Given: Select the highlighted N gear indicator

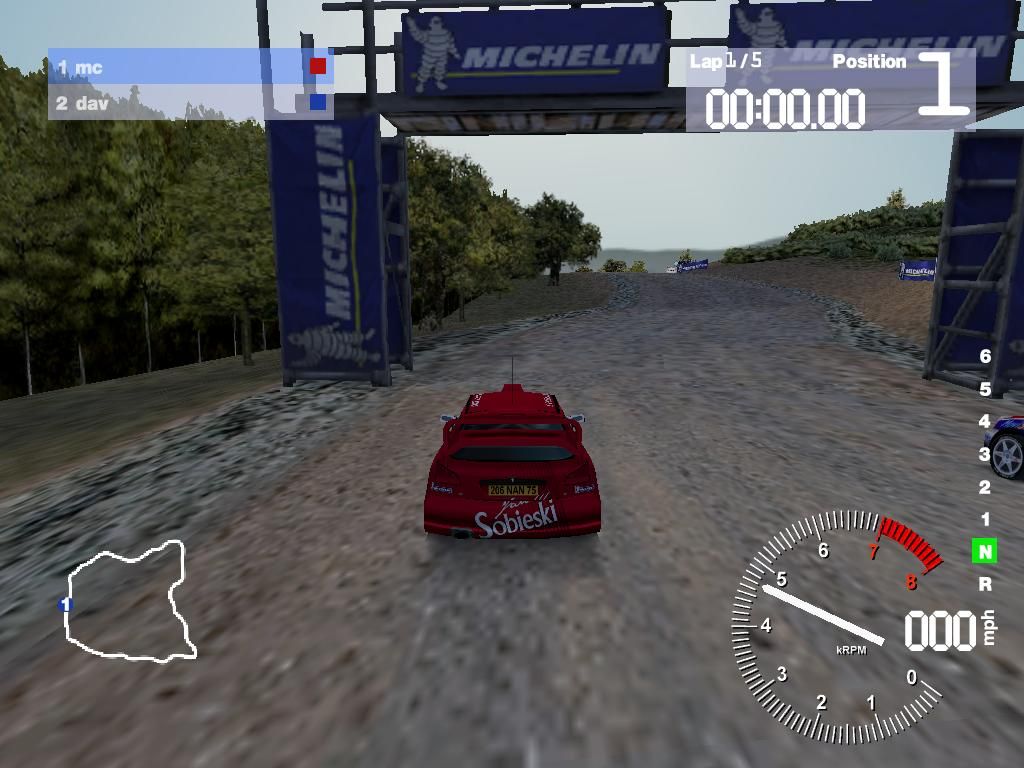Looking at the screenshot, I should click(985, 551).
